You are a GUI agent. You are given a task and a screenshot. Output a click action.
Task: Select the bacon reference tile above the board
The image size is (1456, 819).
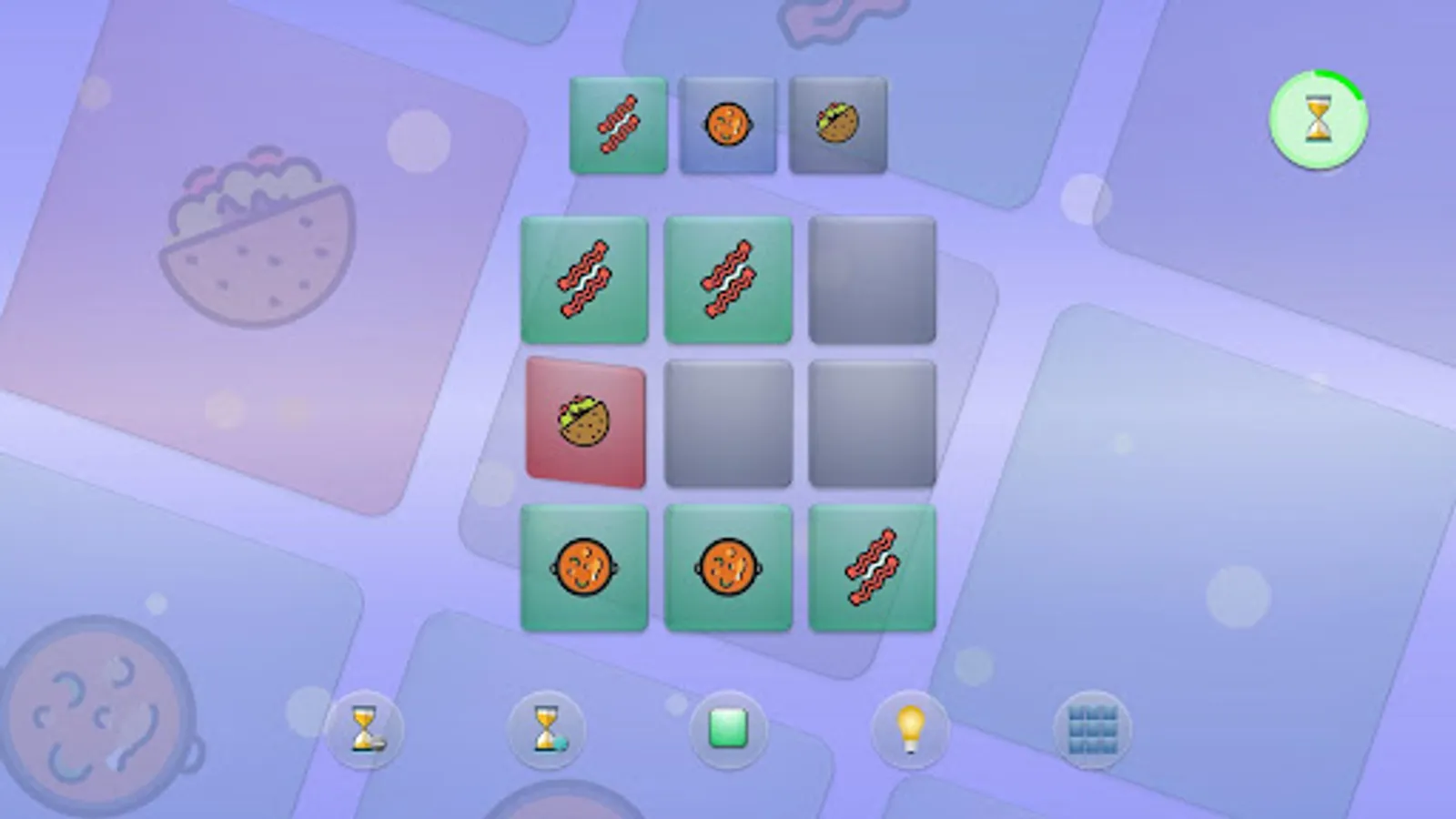click(617, 123)
